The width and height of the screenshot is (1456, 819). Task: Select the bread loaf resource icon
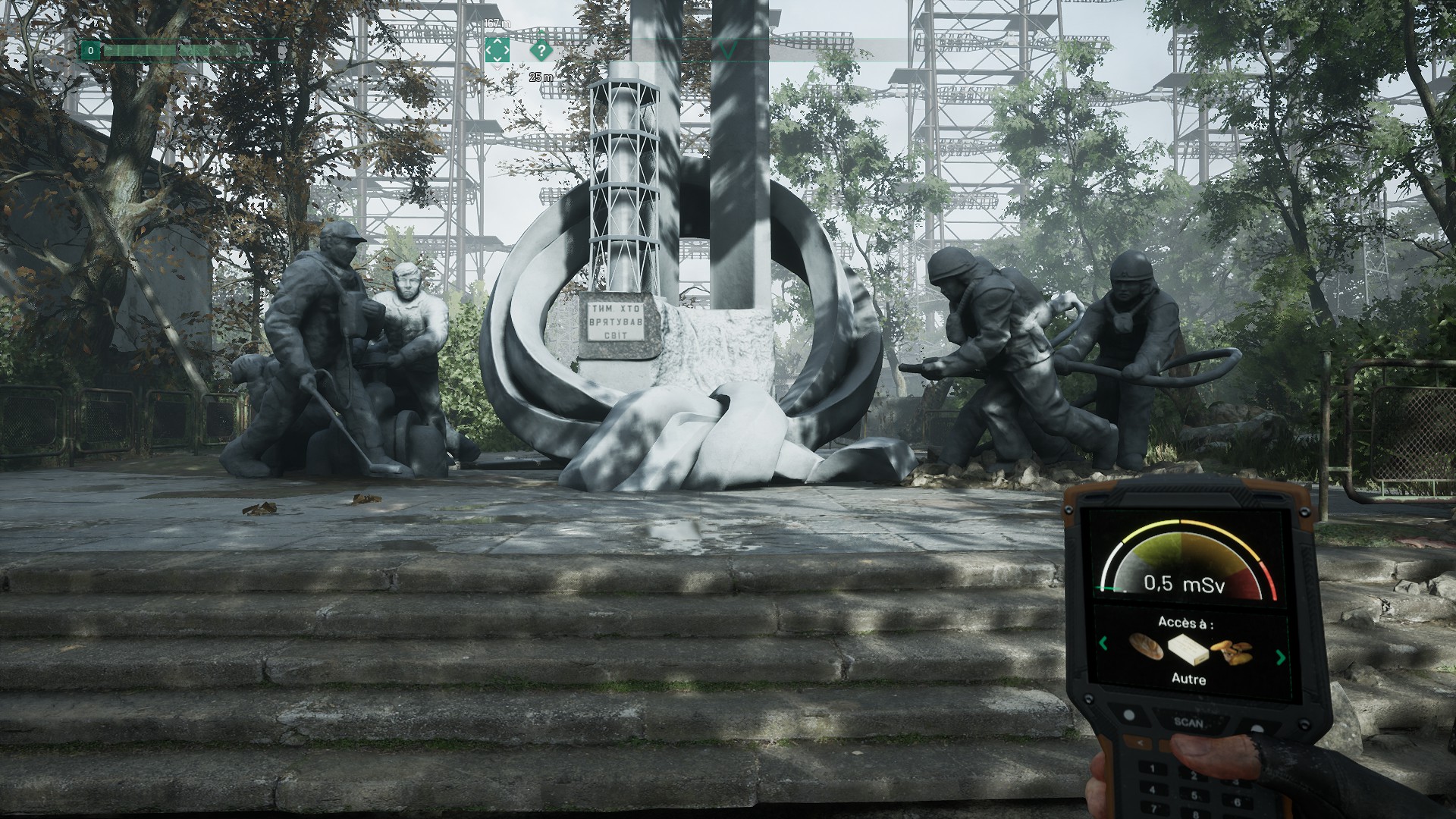[1146, 646]
